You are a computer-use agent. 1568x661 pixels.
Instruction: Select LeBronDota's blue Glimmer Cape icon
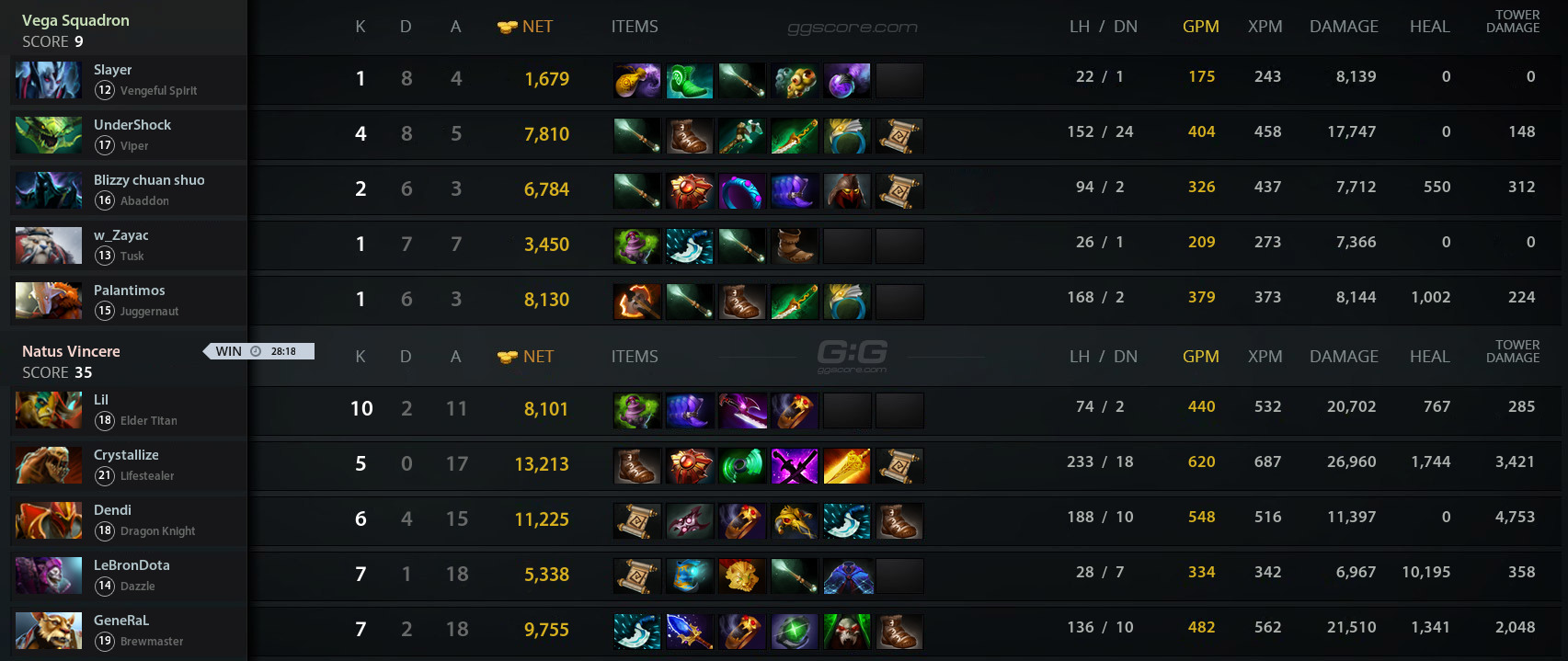[847, 576]
